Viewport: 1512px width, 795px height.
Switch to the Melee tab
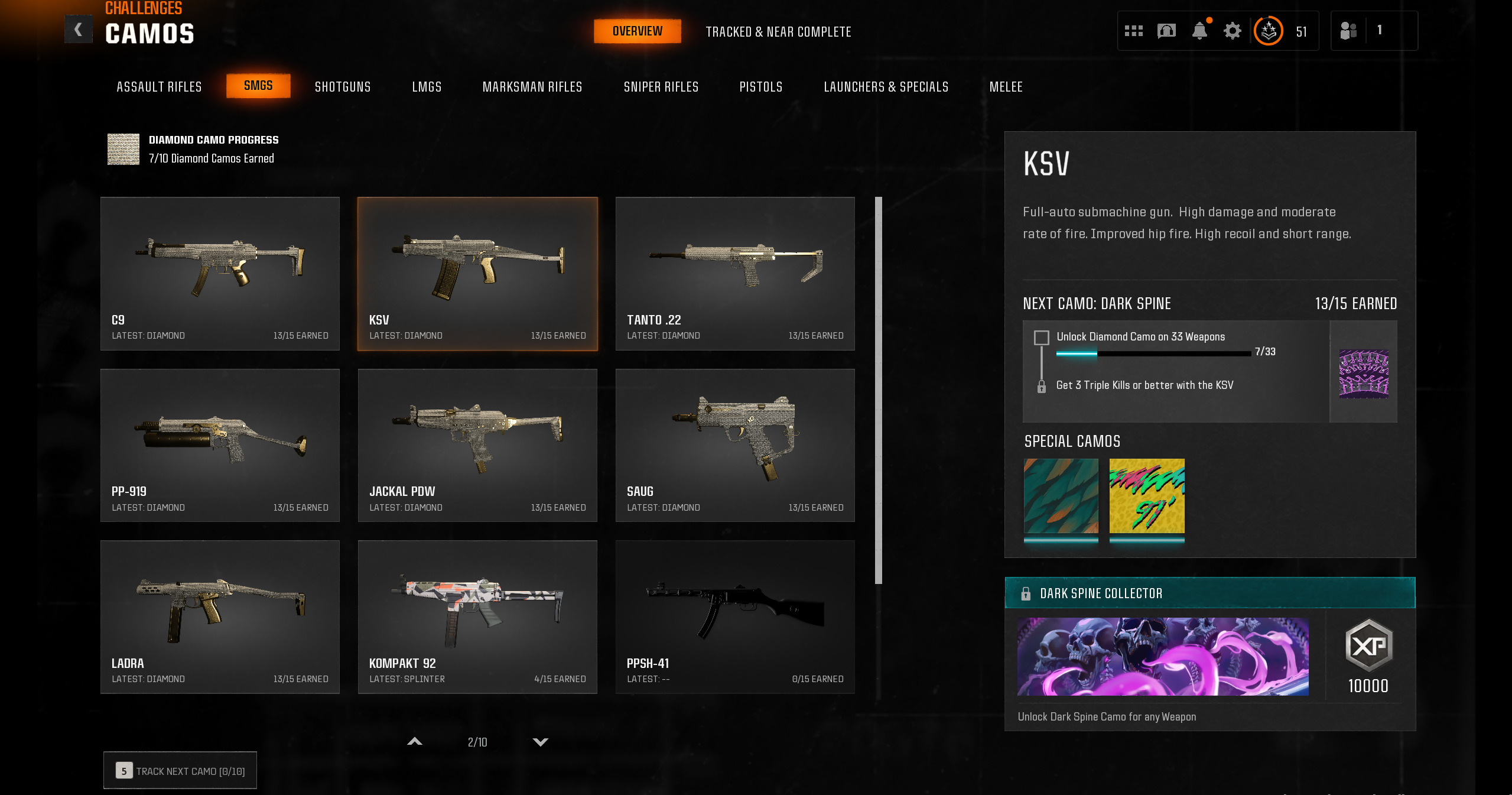point(1006,87)
